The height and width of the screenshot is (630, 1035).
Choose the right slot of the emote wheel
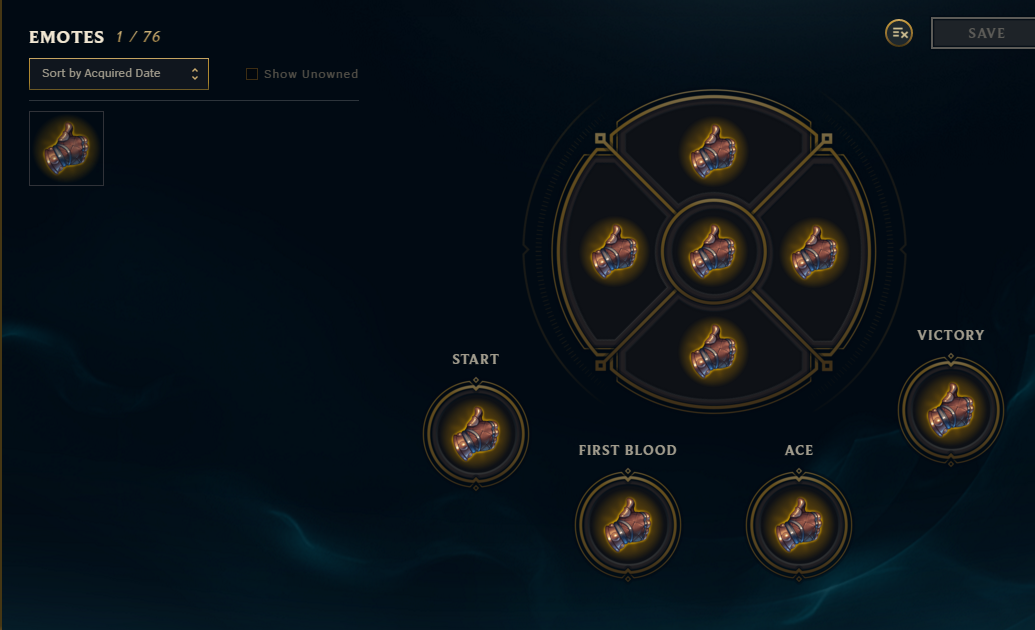coord(813,251)
